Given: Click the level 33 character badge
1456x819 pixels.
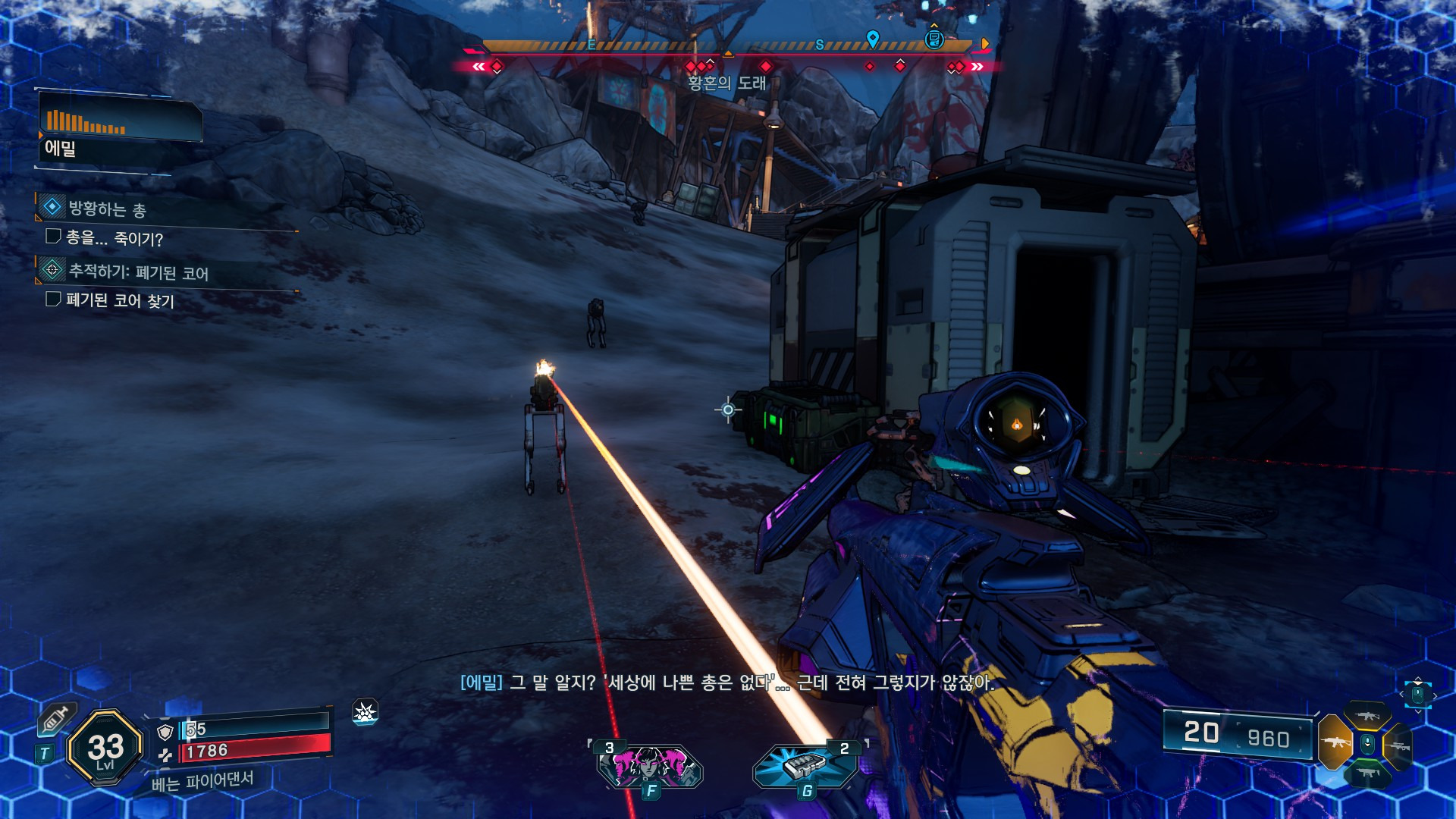Looking at the screenshot, I should coord(105,748).
